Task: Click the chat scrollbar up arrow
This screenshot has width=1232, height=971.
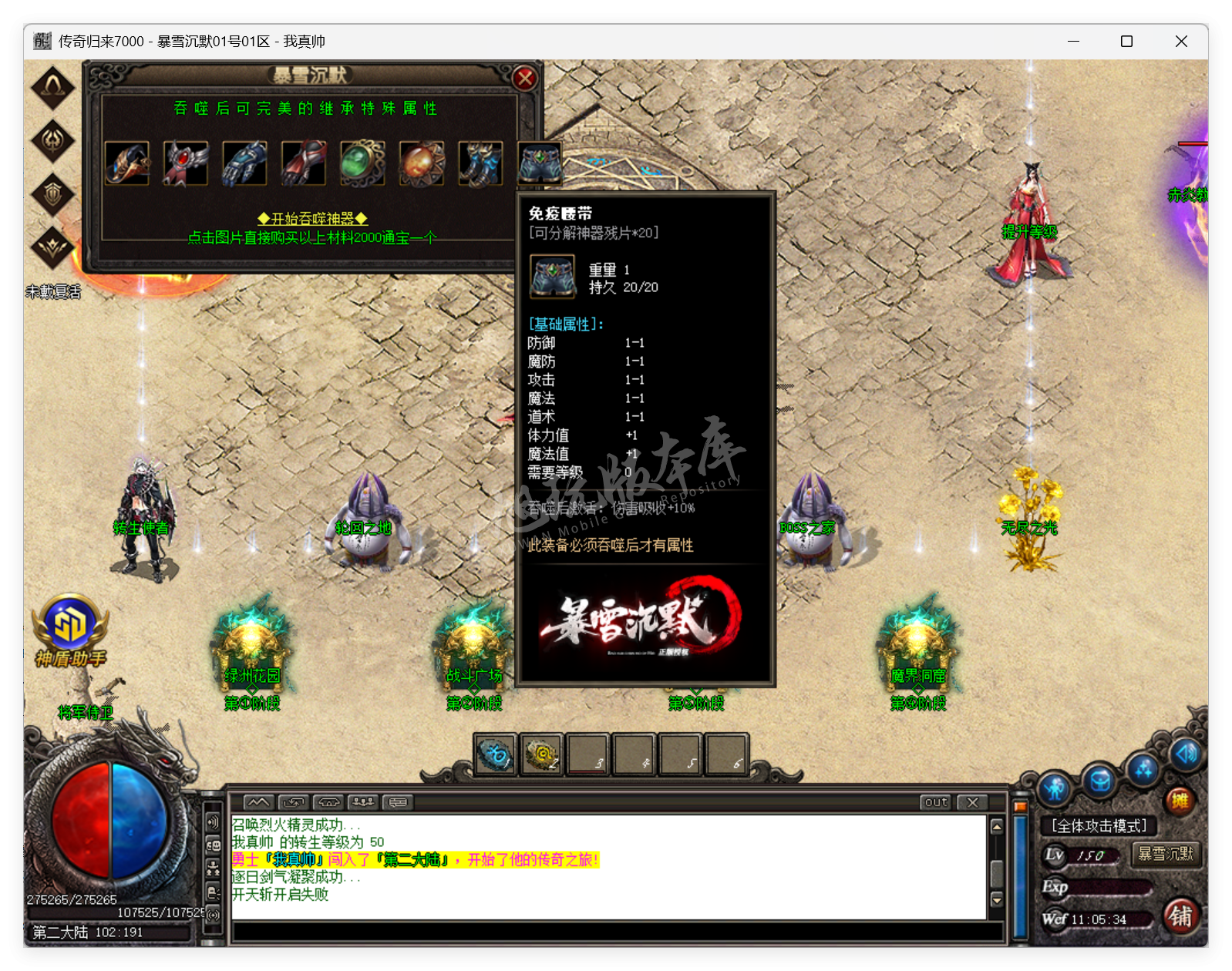Action: pos(997,827)
